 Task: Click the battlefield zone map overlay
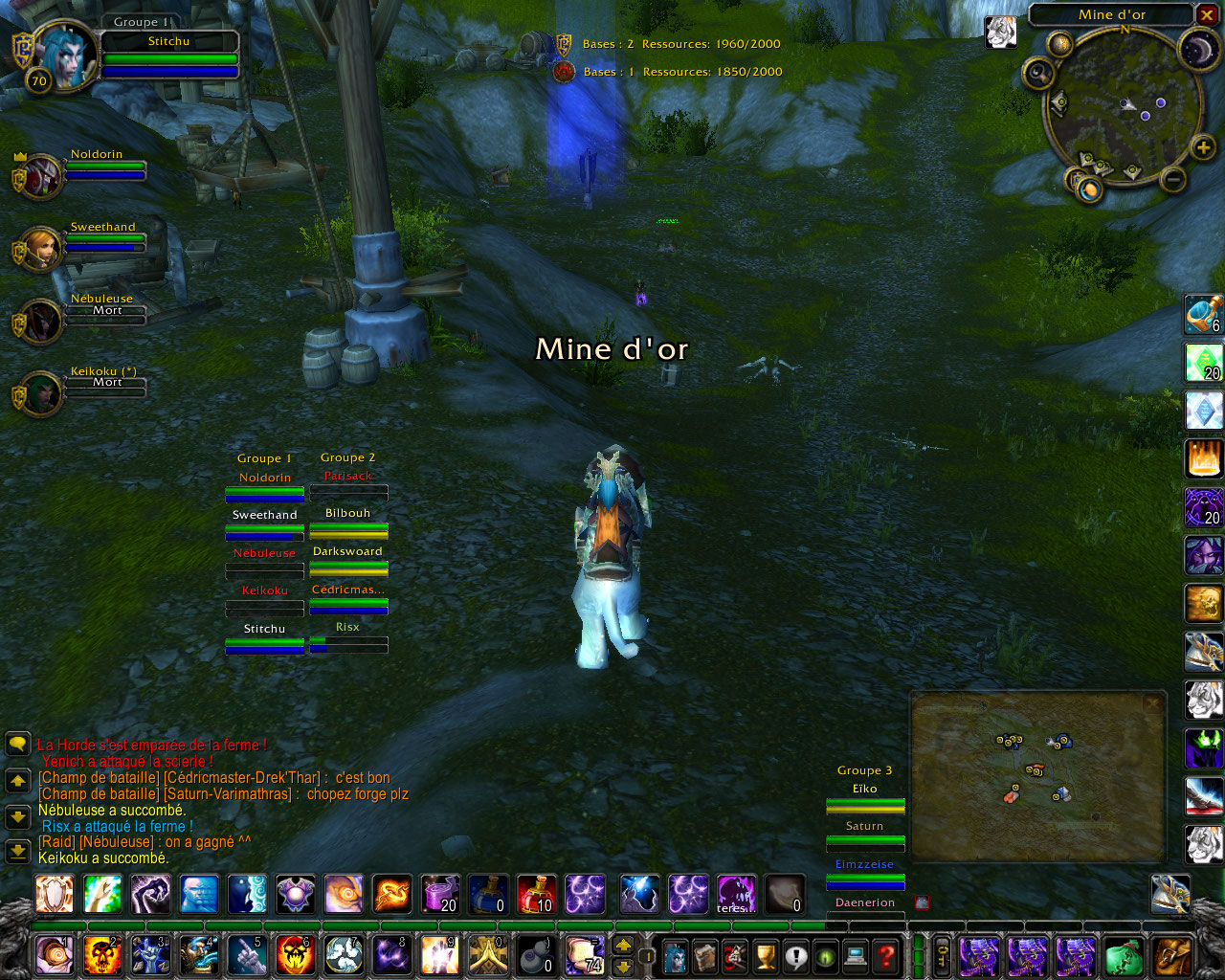[1037, 776]
